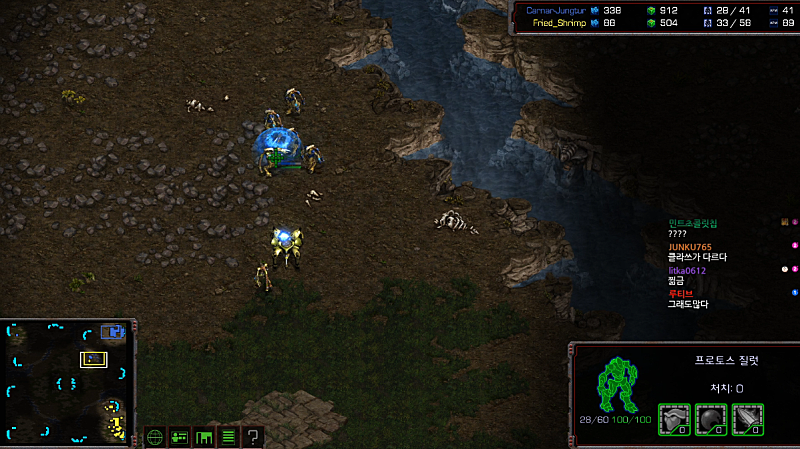
Task: Select the Fried_Shrimp player row
Action: click(x=559, y=22)
